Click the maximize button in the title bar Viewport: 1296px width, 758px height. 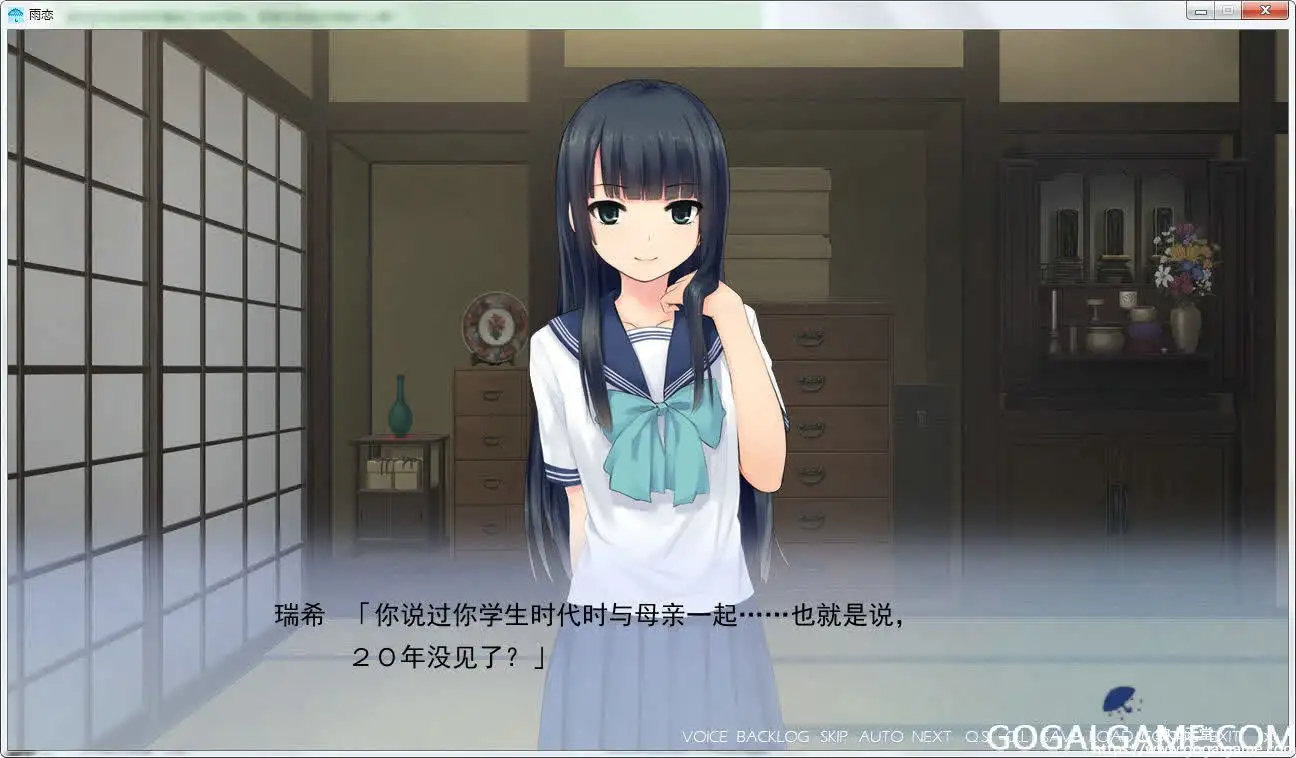(x=1227, y=10)
